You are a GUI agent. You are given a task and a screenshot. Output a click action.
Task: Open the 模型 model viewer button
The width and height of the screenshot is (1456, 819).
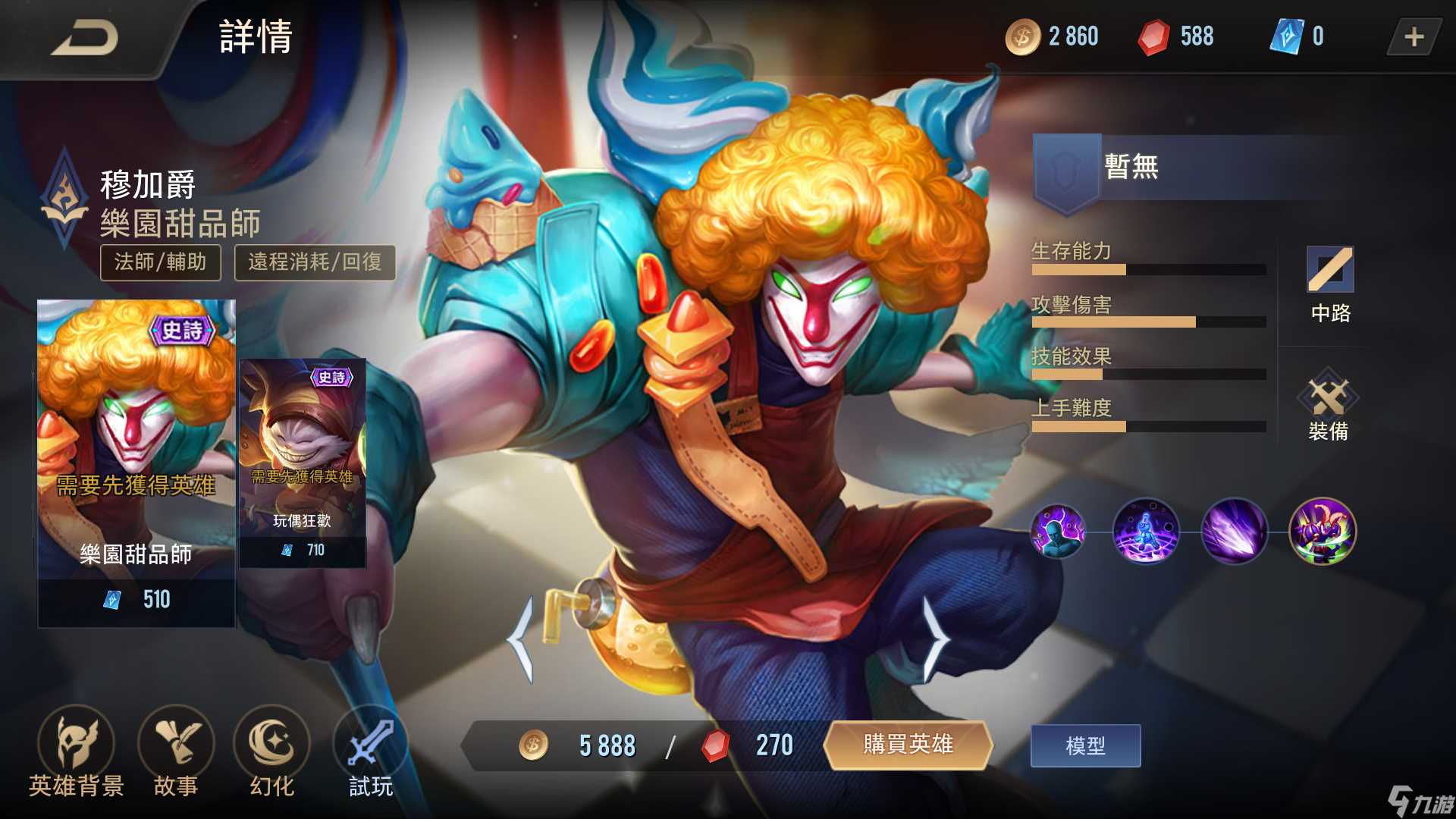[1084, 745]
